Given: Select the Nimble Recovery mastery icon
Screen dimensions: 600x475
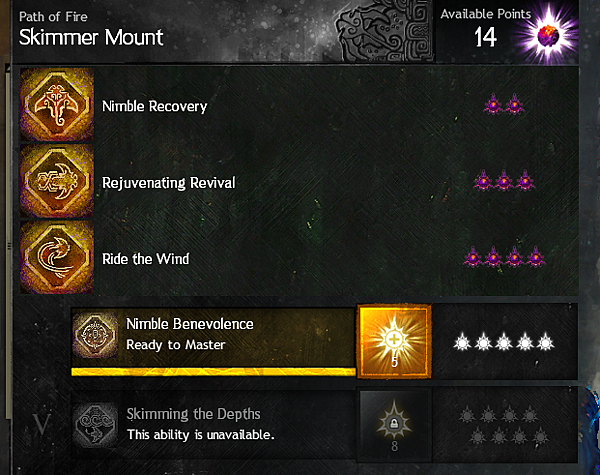Looking at the screenshot, I should (x=58, y=105).
